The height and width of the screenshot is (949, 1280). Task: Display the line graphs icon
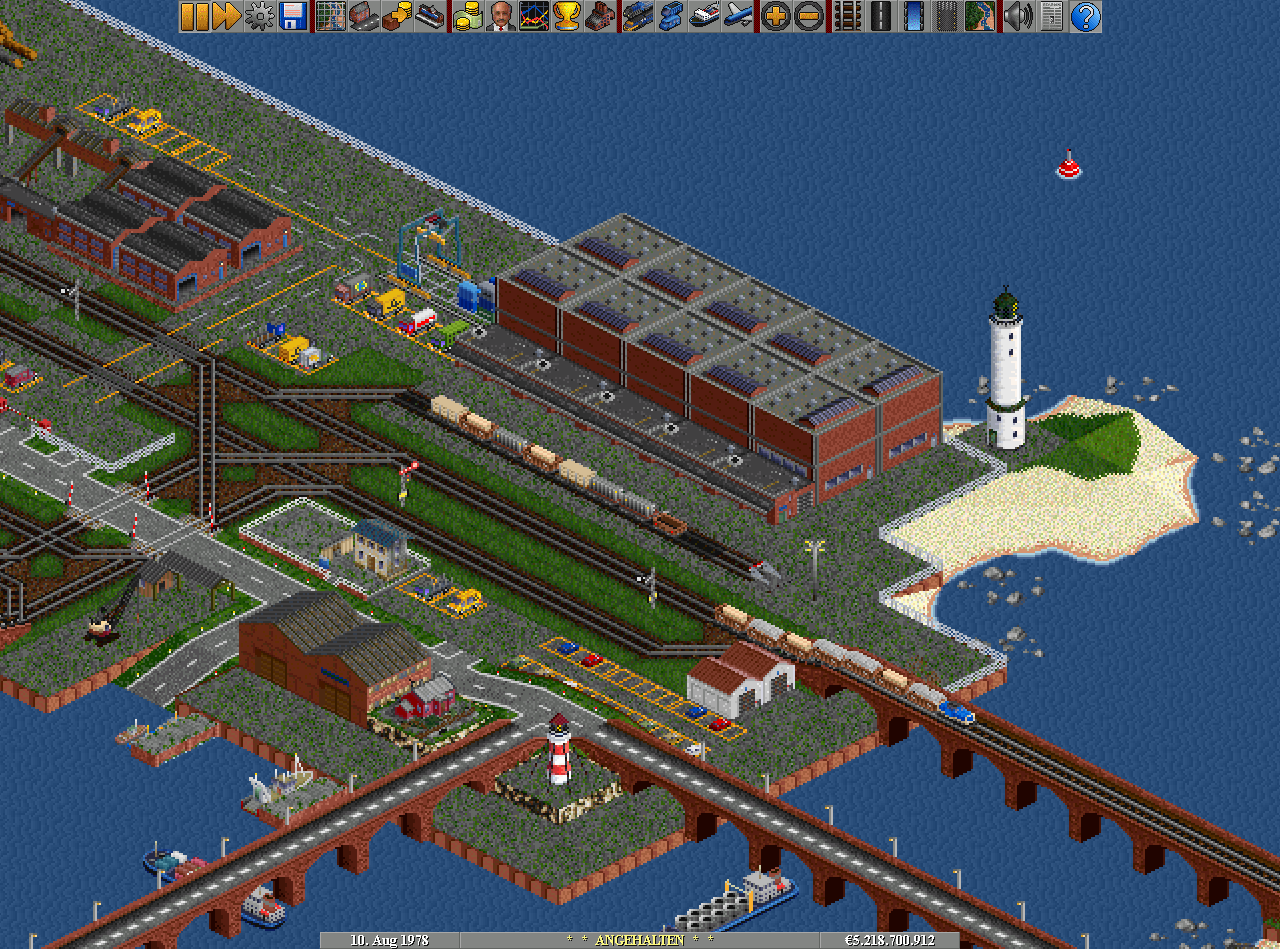pyautogui.click(x=533, y=16)
